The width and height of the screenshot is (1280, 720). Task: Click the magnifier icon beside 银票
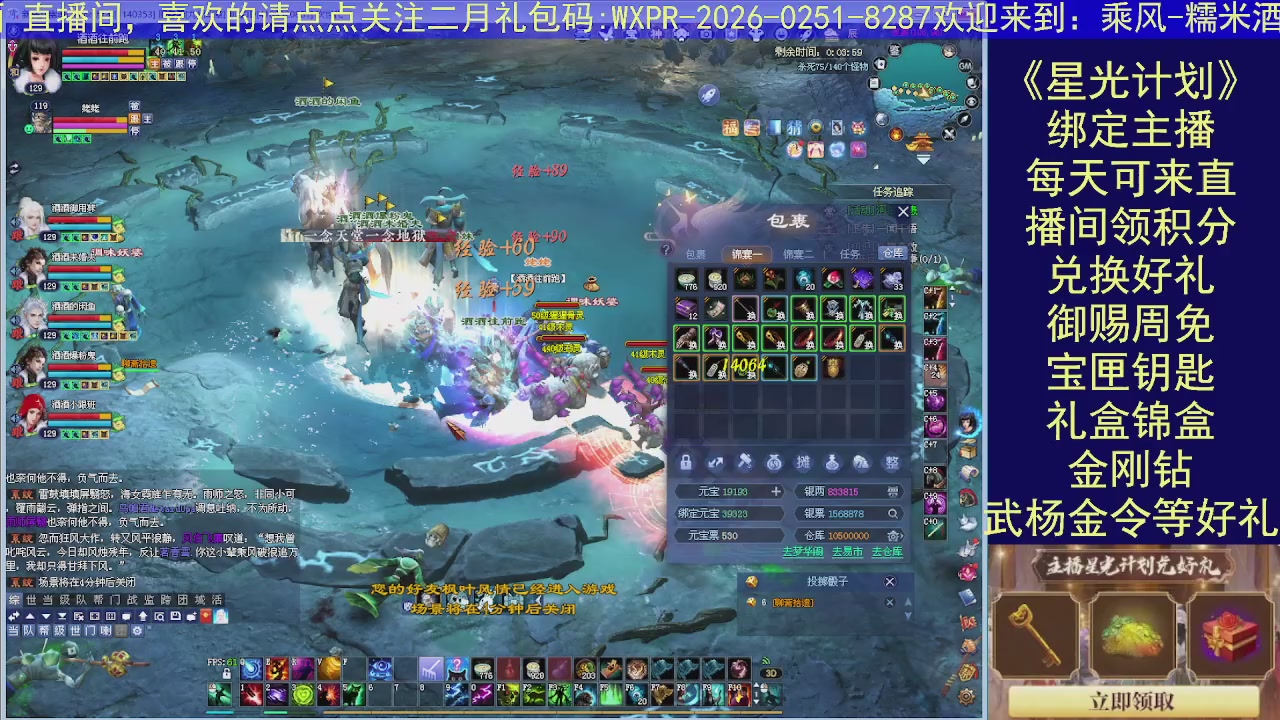pos(892,513)
